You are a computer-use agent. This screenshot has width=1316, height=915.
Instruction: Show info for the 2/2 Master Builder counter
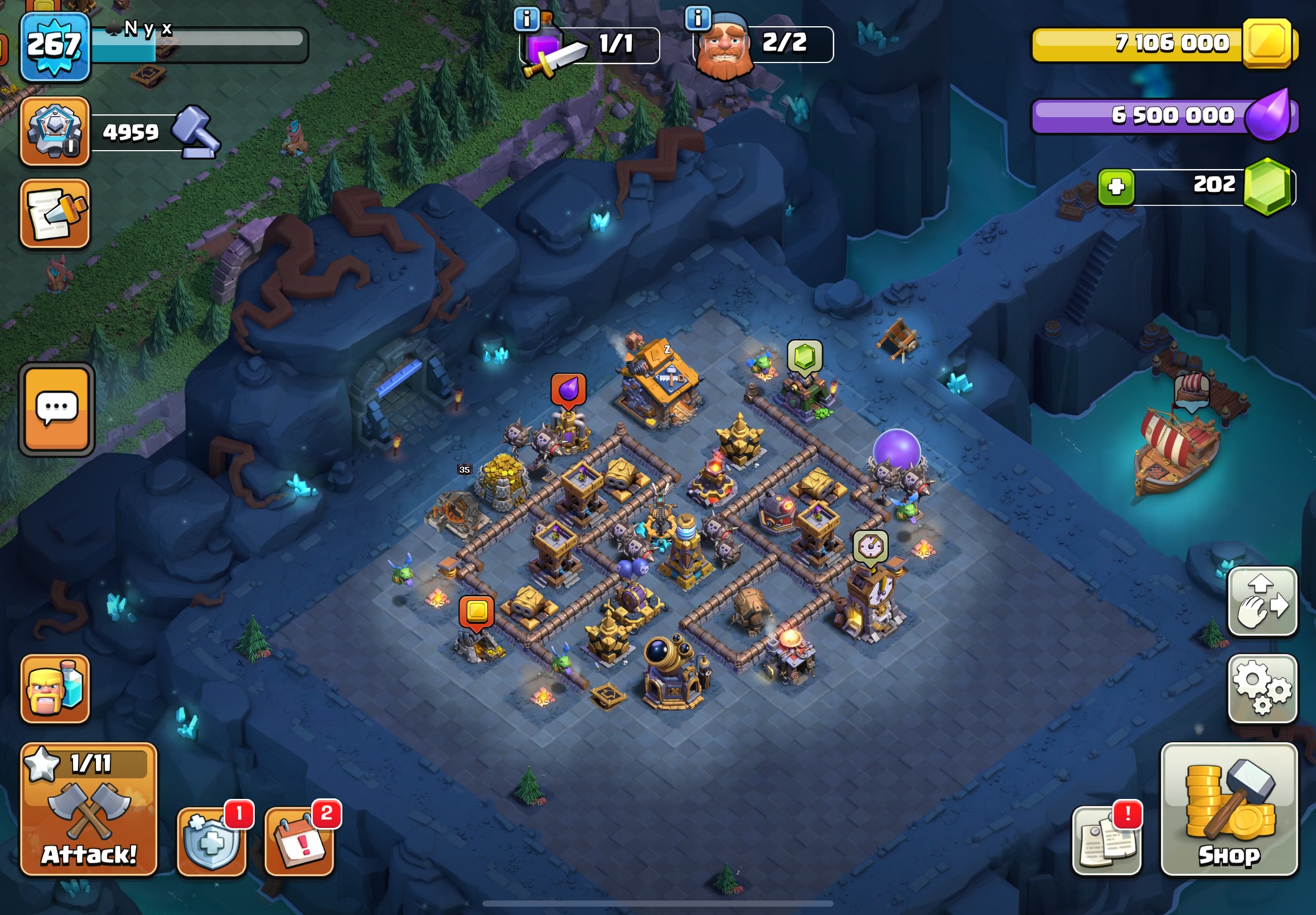(698, 18)
